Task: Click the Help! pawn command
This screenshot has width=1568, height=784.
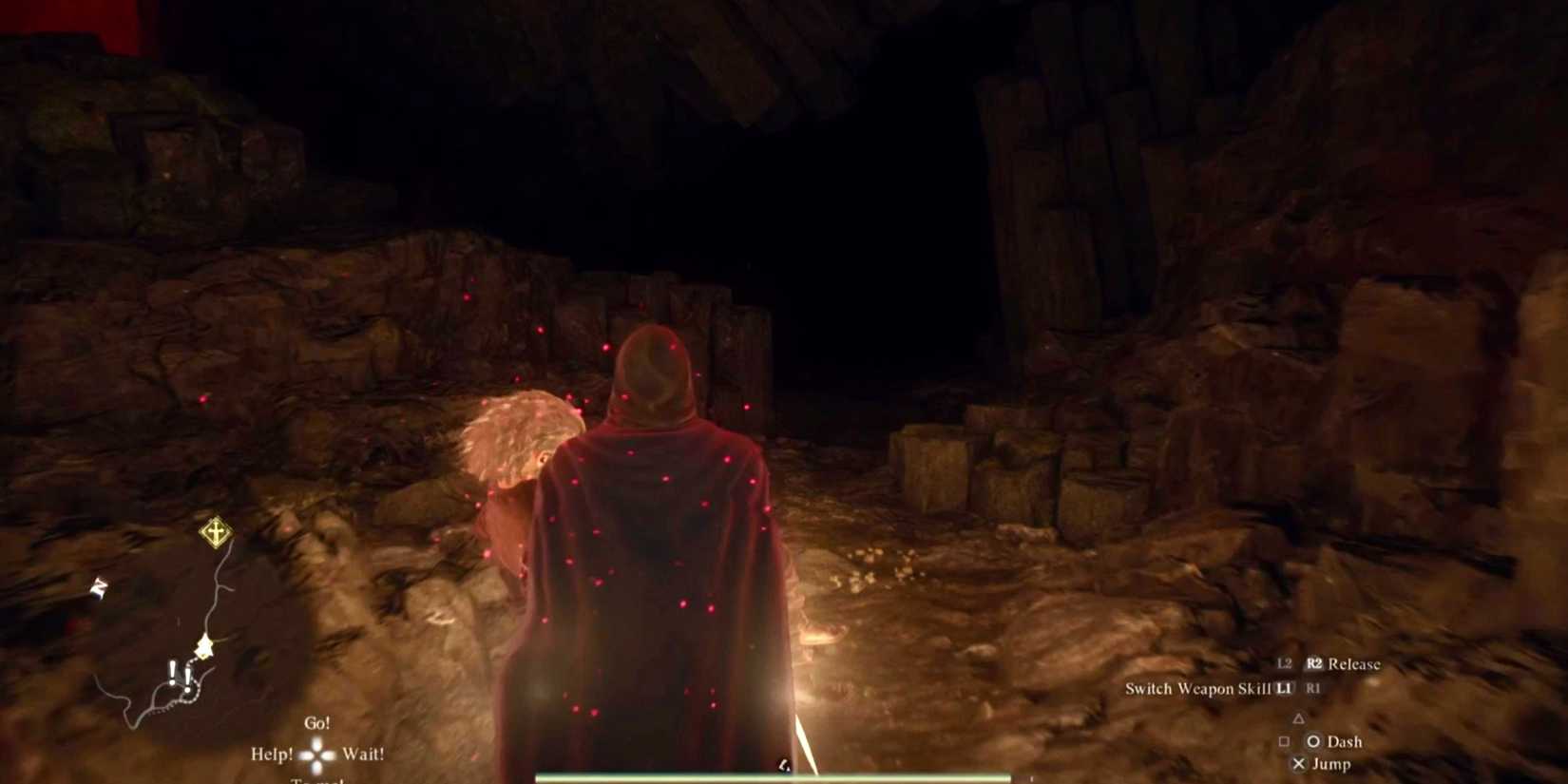Action: [272, 754]
